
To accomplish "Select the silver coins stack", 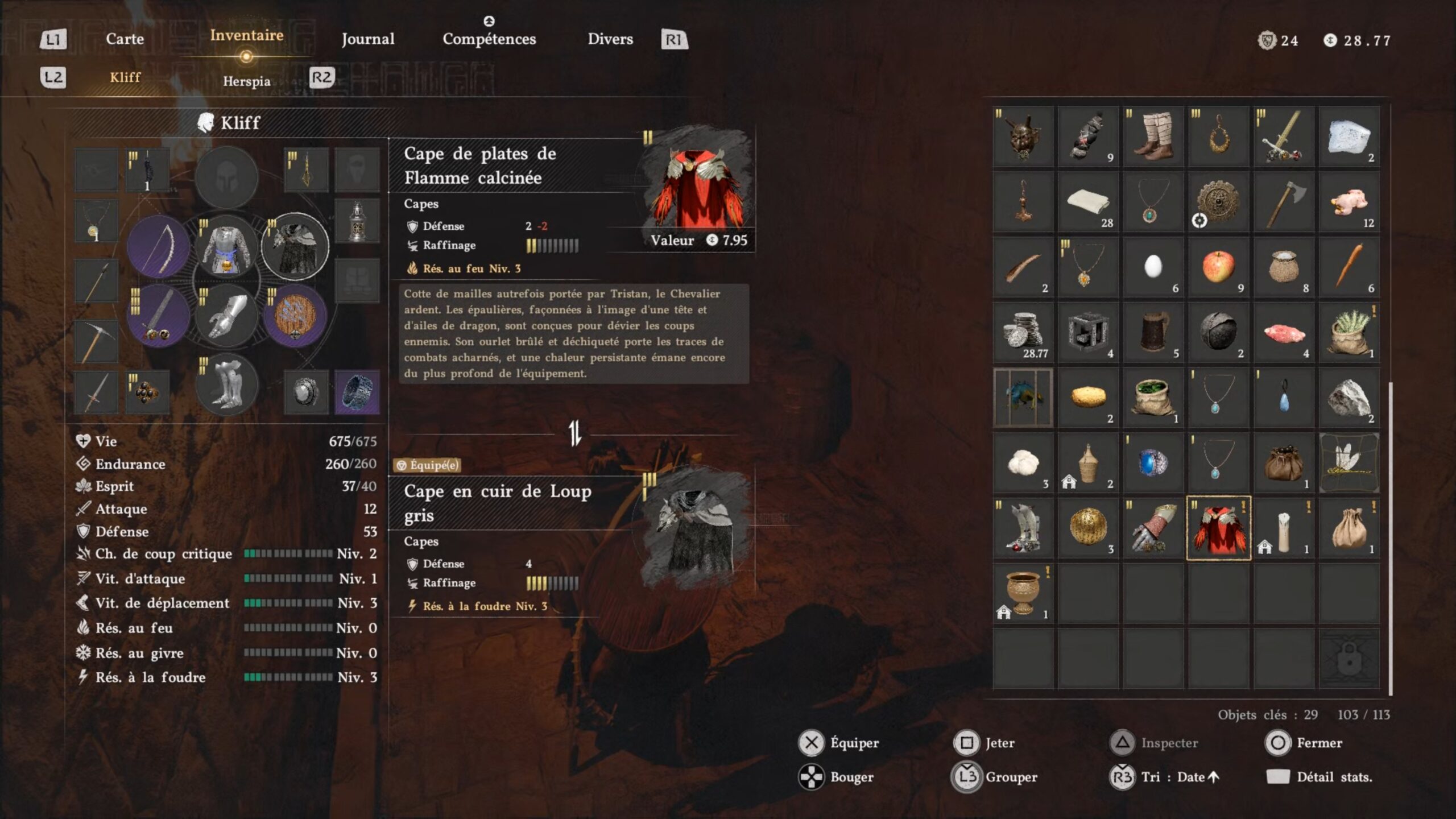I will pos(1023,332).
